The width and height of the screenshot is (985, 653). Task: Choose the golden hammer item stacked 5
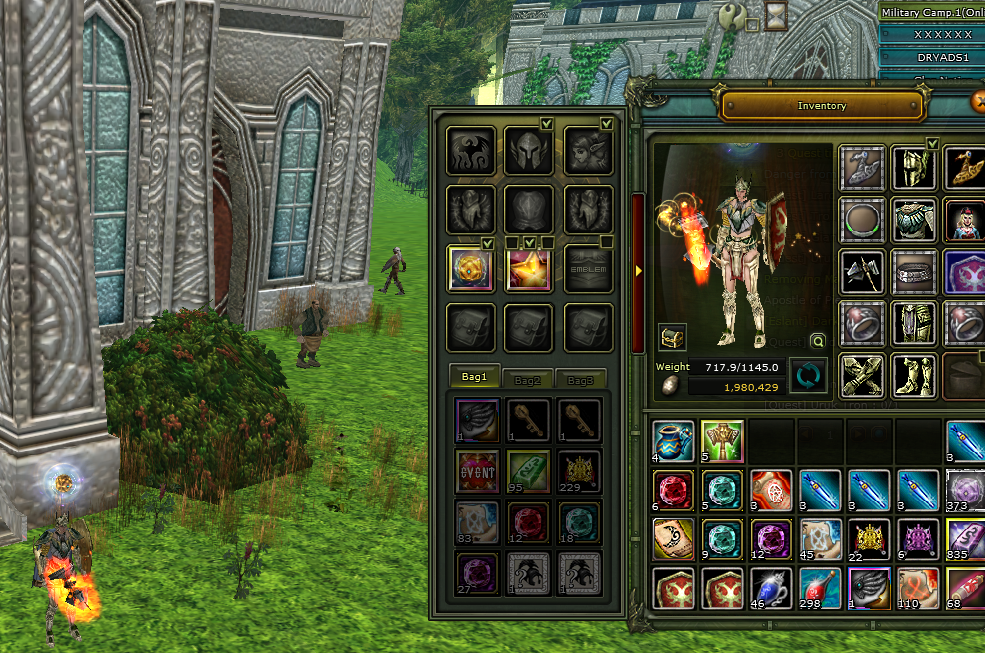(x=722, y=441)
